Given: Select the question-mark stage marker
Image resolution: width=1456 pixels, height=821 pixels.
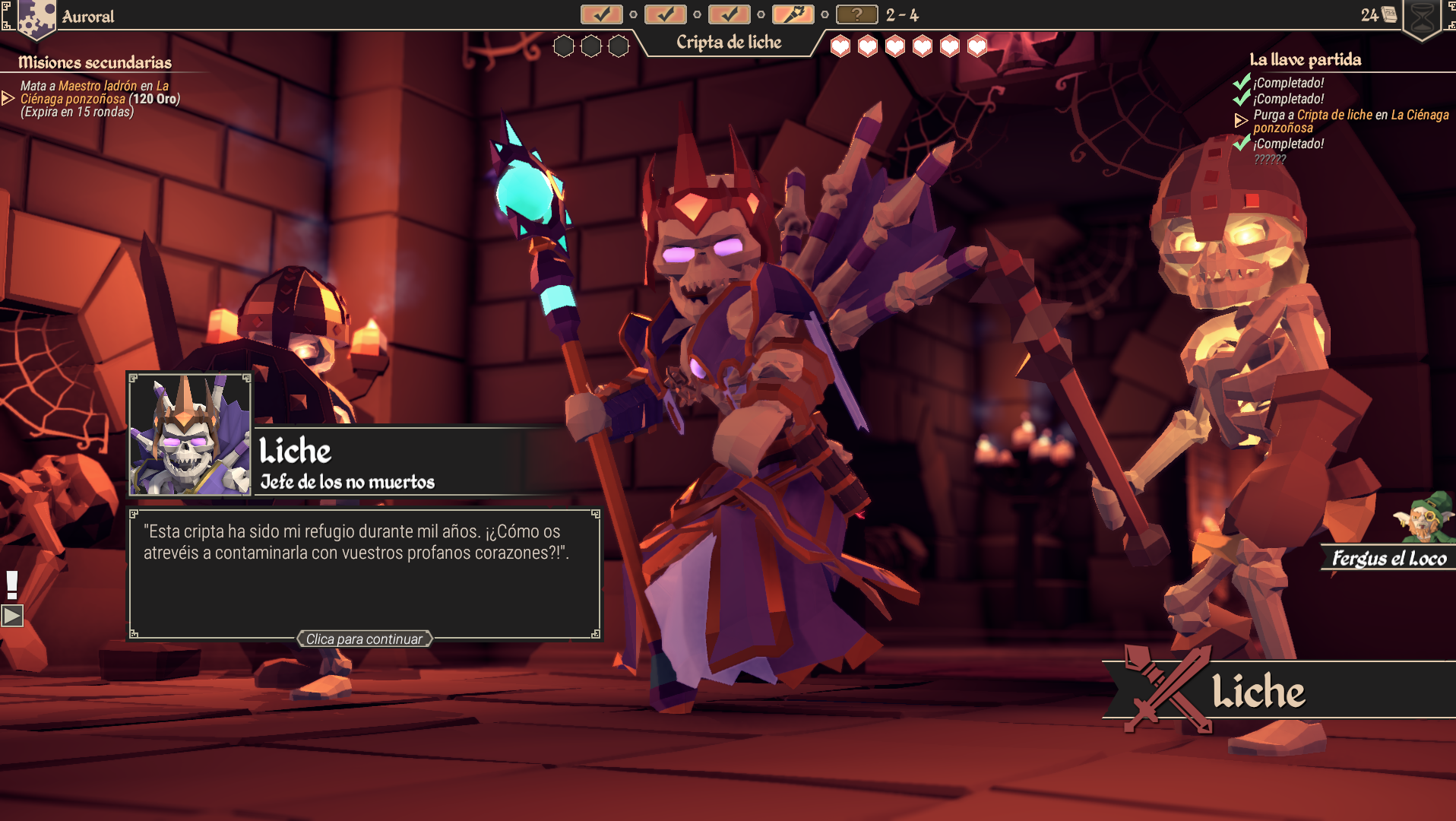Looking at the screenshot, I should click(x=856, y=14).
